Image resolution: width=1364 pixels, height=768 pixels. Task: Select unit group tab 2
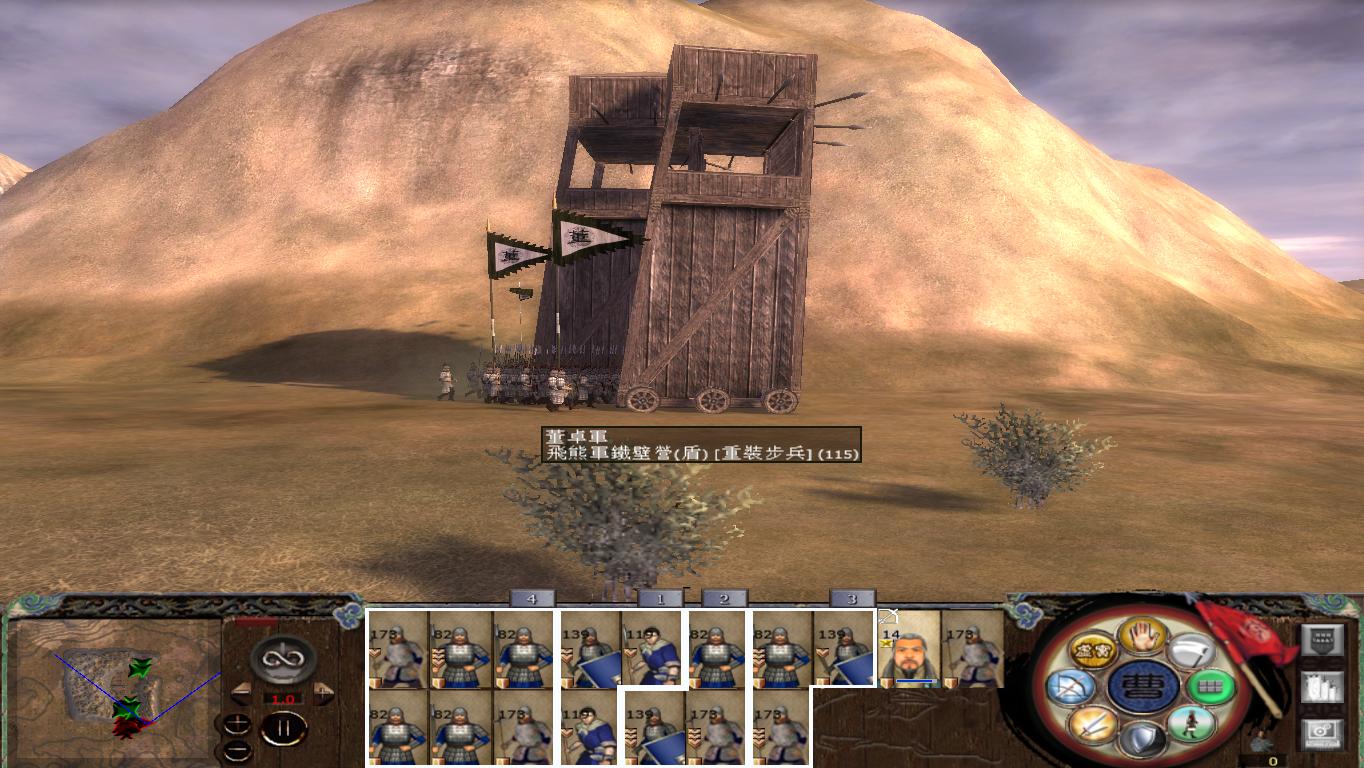724,598
